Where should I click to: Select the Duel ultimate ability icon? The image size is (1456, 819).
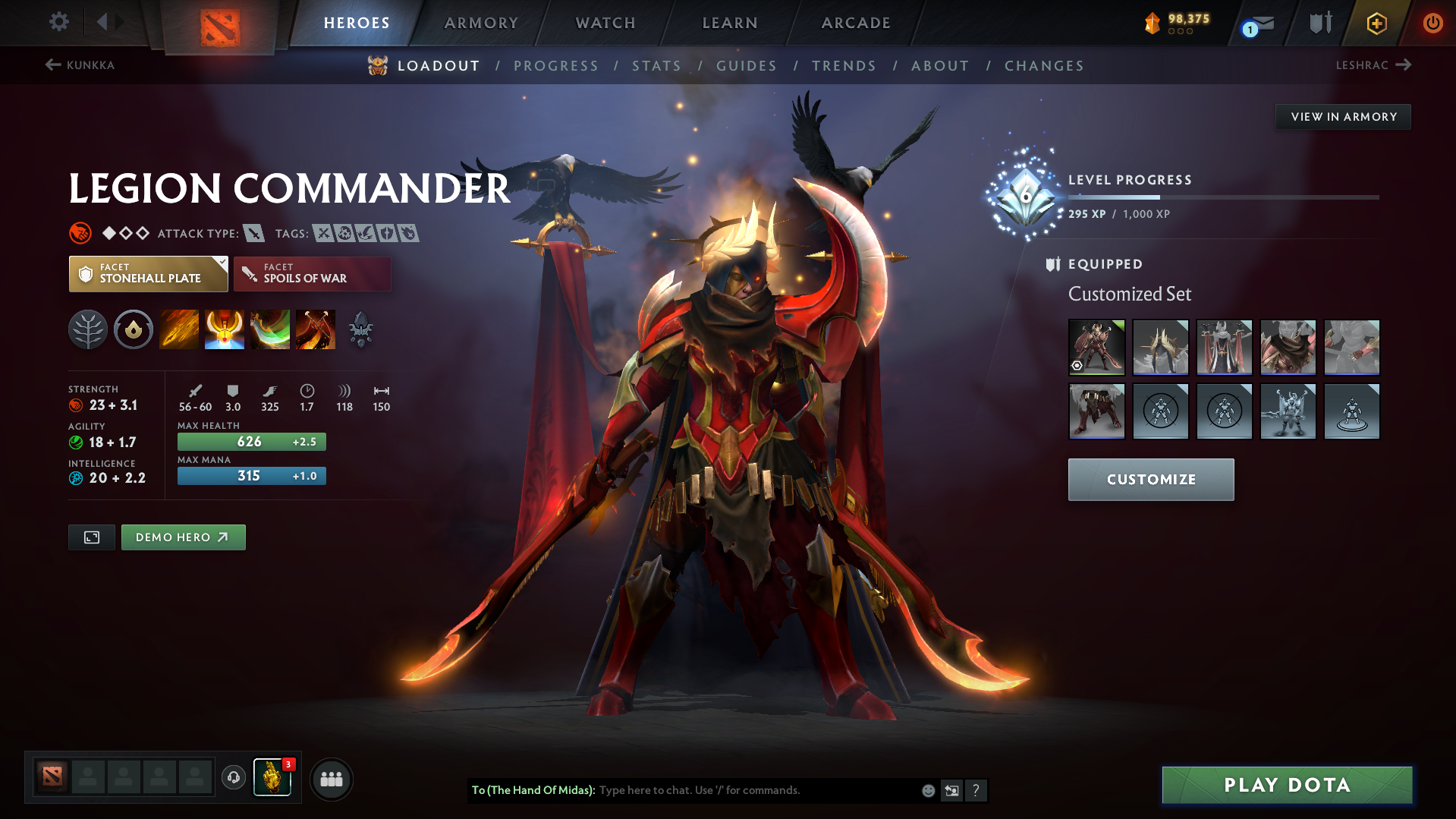[316, 329]
